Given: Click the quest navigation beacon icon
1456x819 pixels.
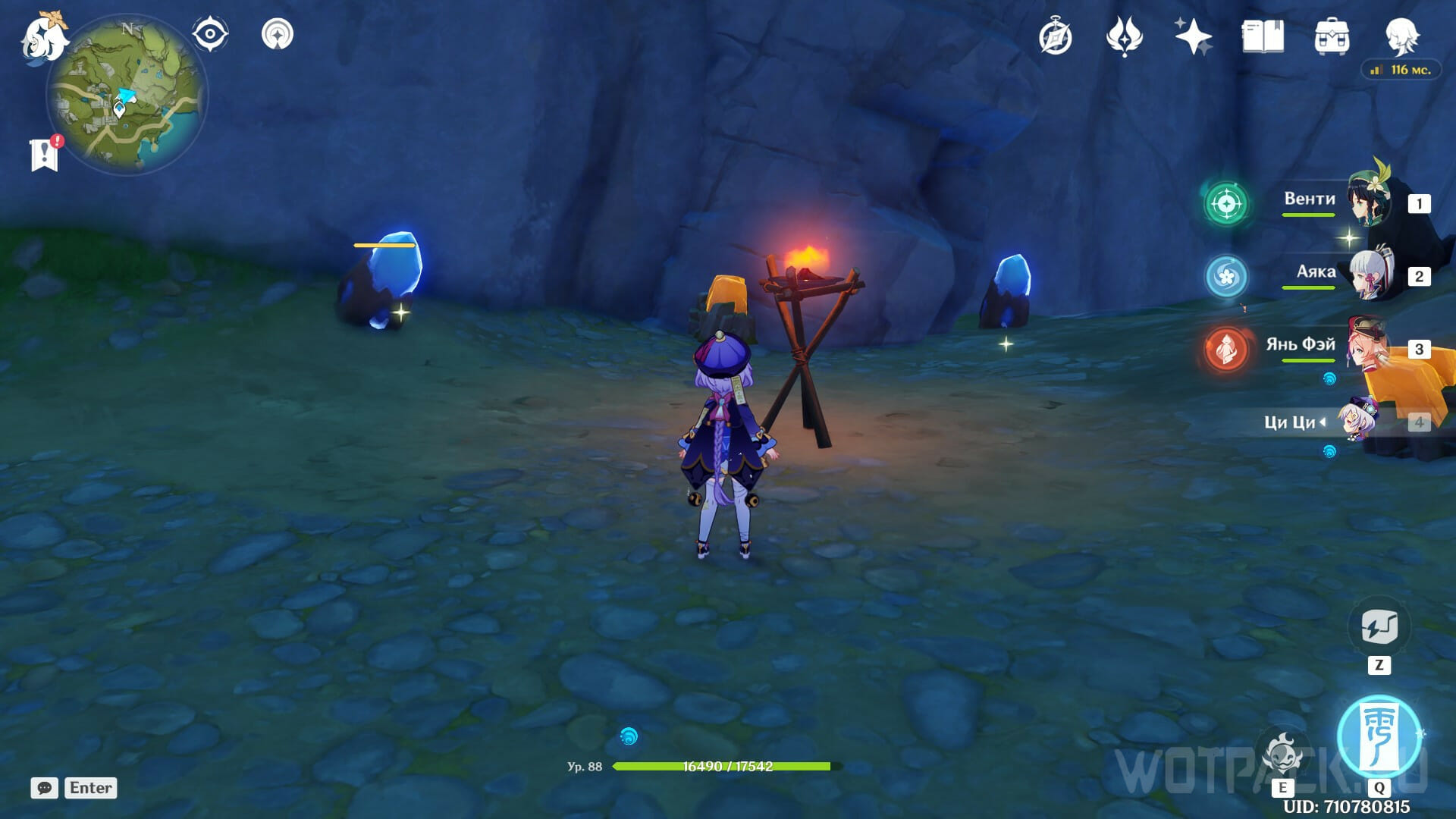Looking at the screenshot, I should tap(277, 34).
